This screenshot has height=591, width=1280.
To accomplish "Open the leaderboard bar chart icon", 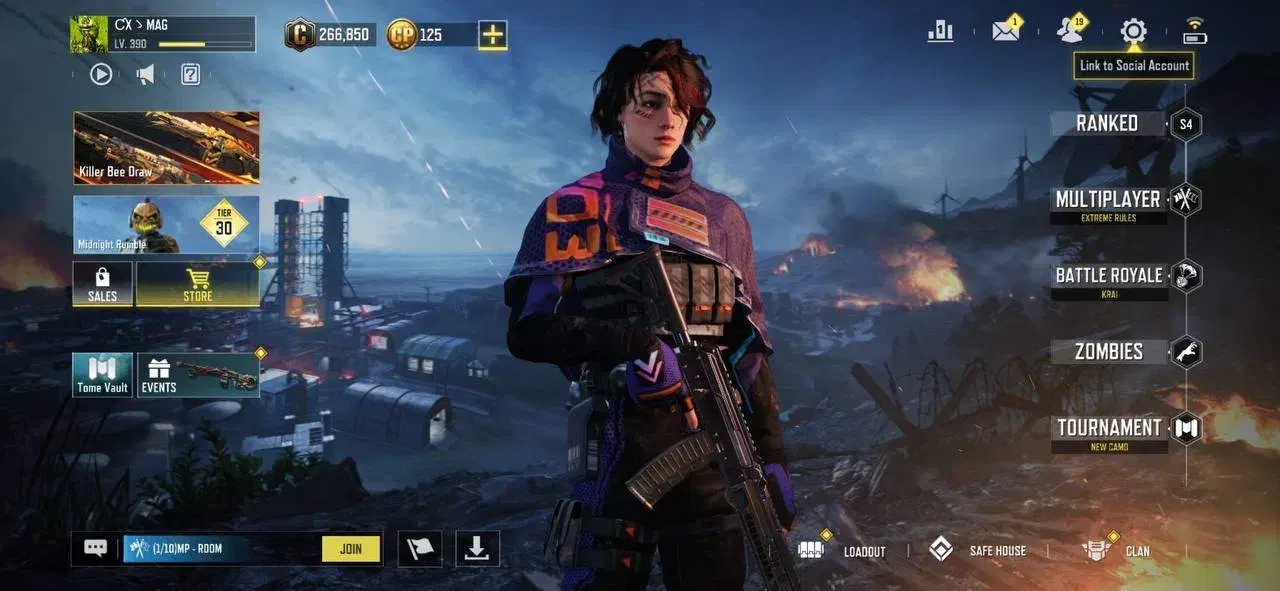I will click(940, 31).
